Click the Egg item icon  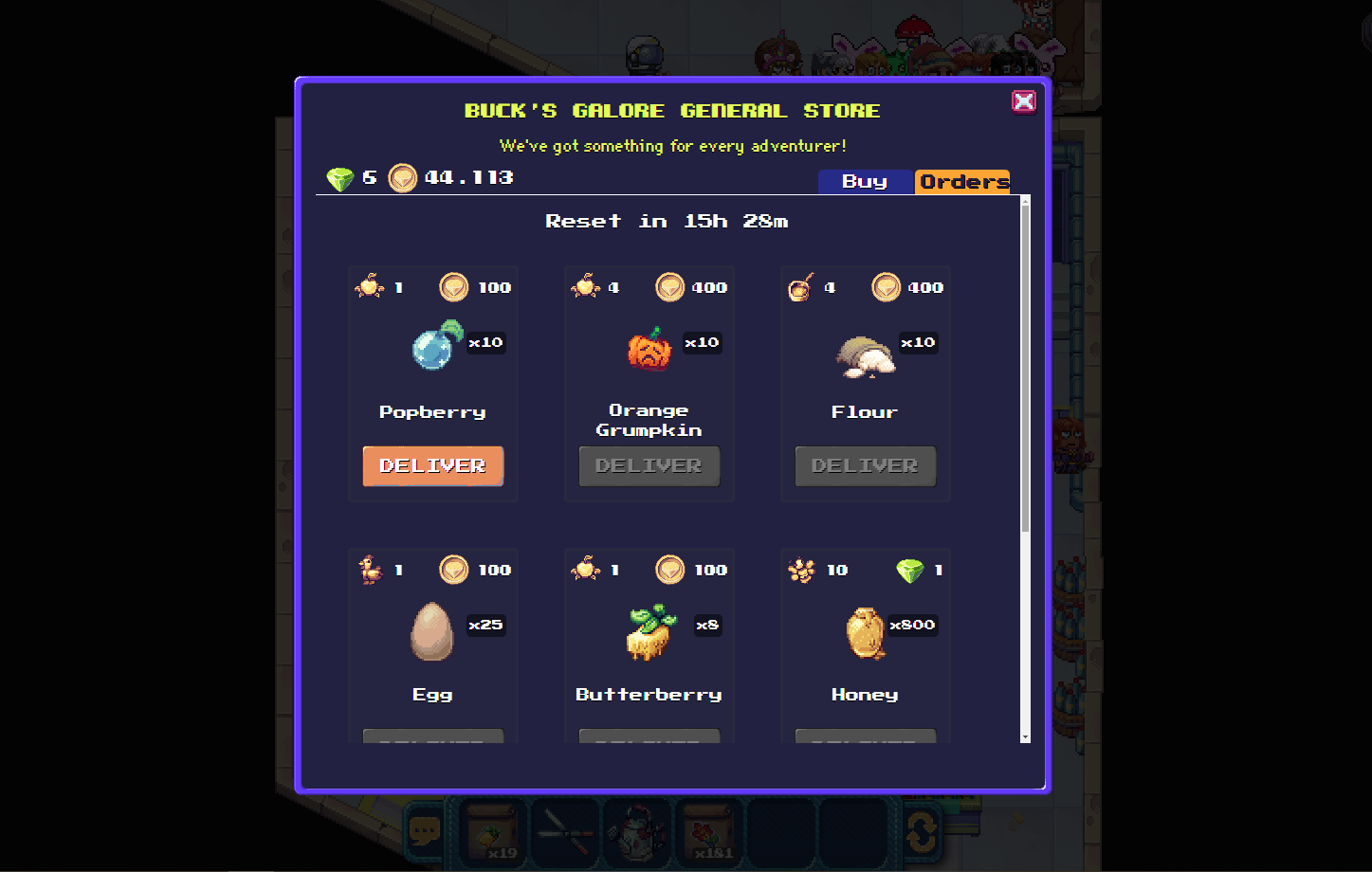[x=432, y=633]
